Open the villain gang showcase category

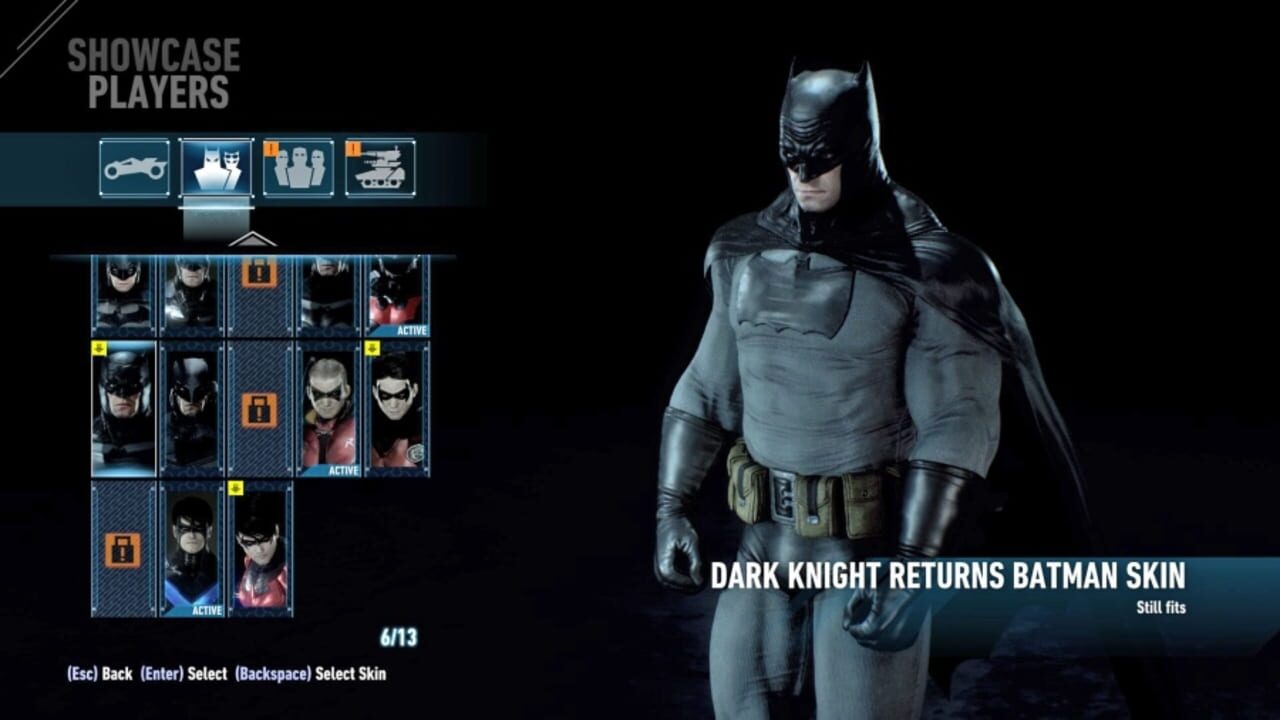(x=296, y=168)
